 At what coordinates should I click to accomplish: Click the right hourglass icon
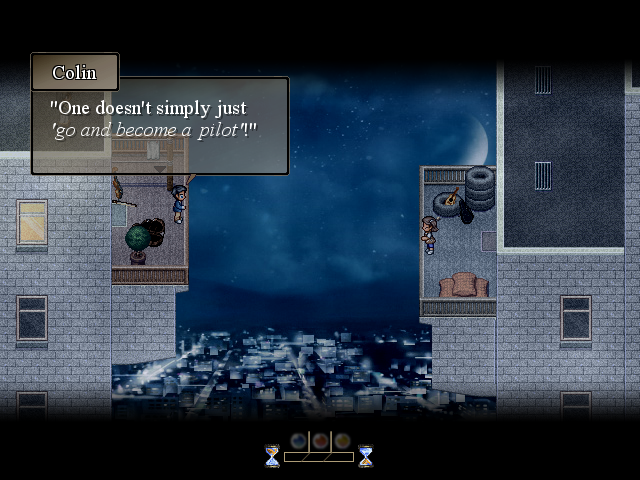(x=365, y=456)
